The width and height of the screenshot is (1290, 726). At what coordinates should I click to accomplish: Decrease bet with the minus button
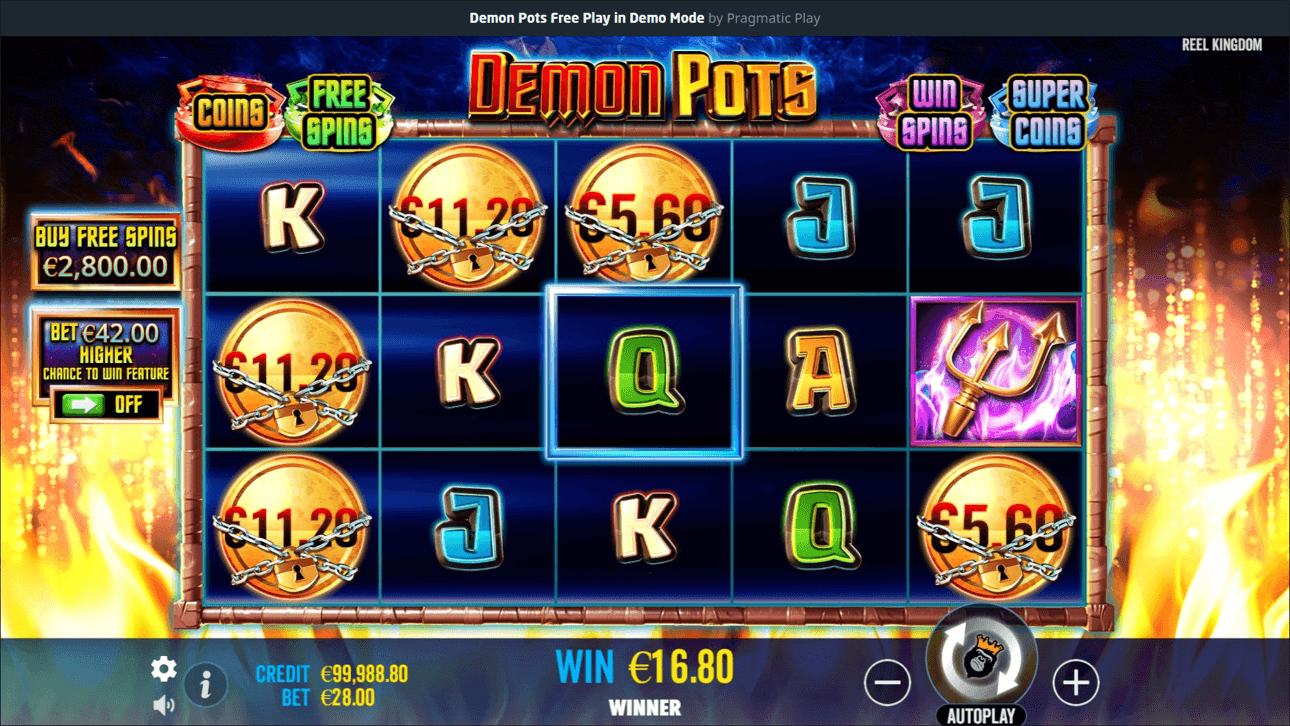887,683
